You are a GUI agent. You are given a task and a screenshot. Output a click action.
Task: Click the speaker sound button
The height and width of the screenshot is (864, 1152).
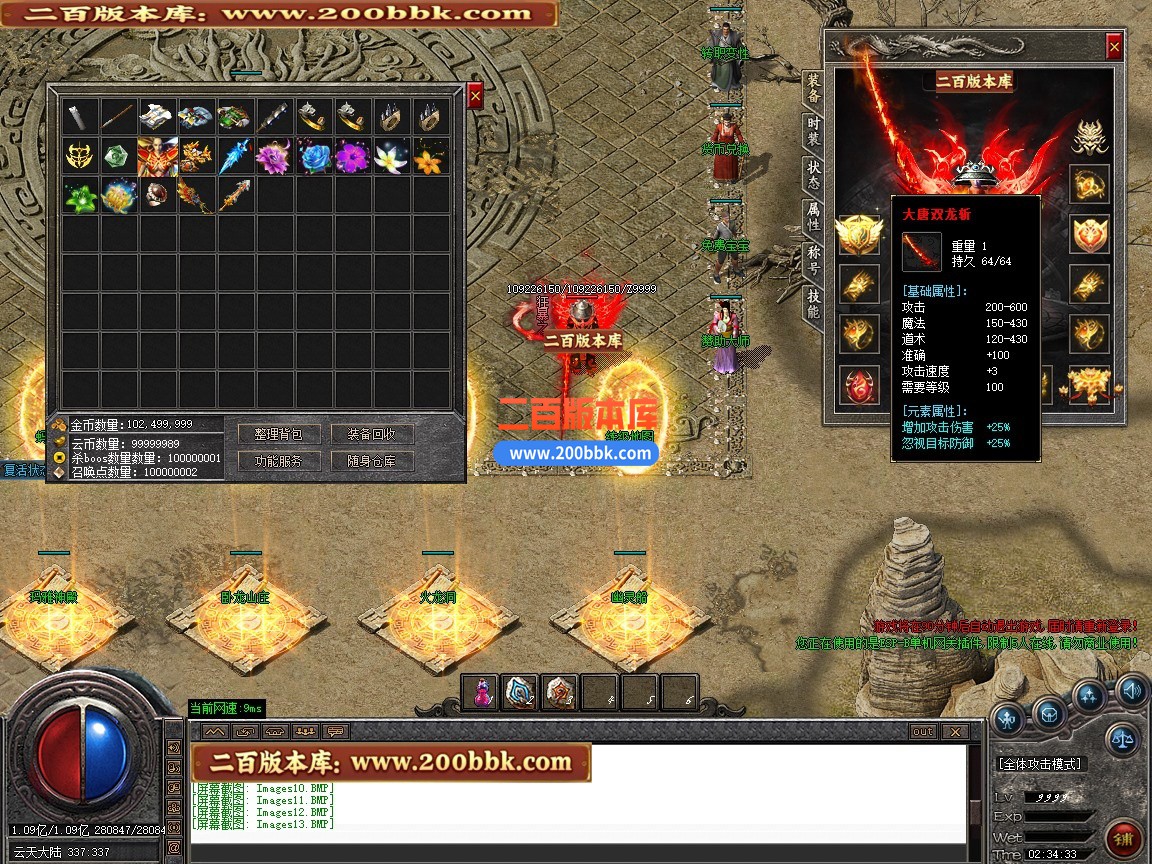(x=1131, y=689)
